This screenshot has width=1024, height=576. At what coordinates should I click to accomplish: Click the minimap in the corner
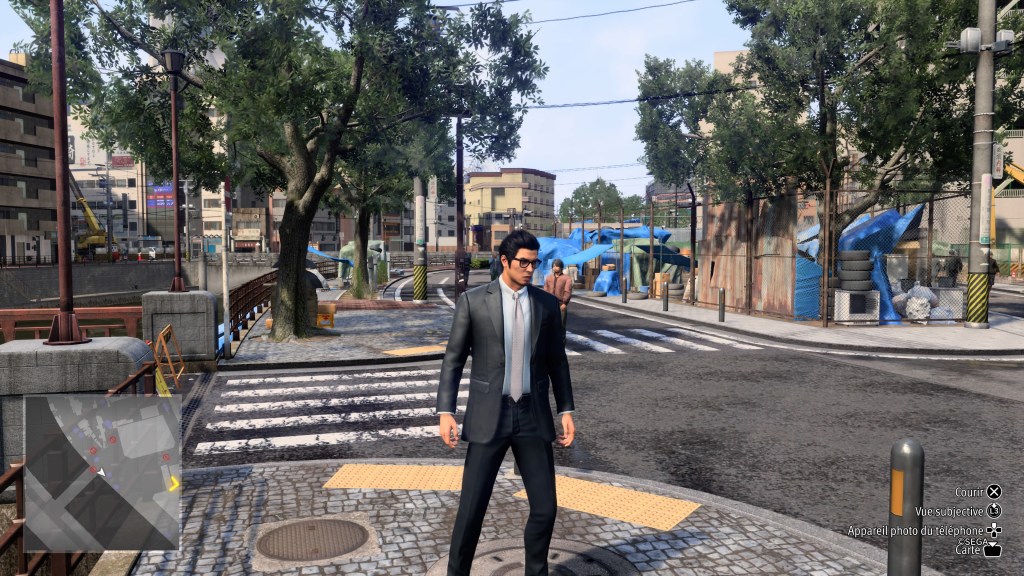101,472
